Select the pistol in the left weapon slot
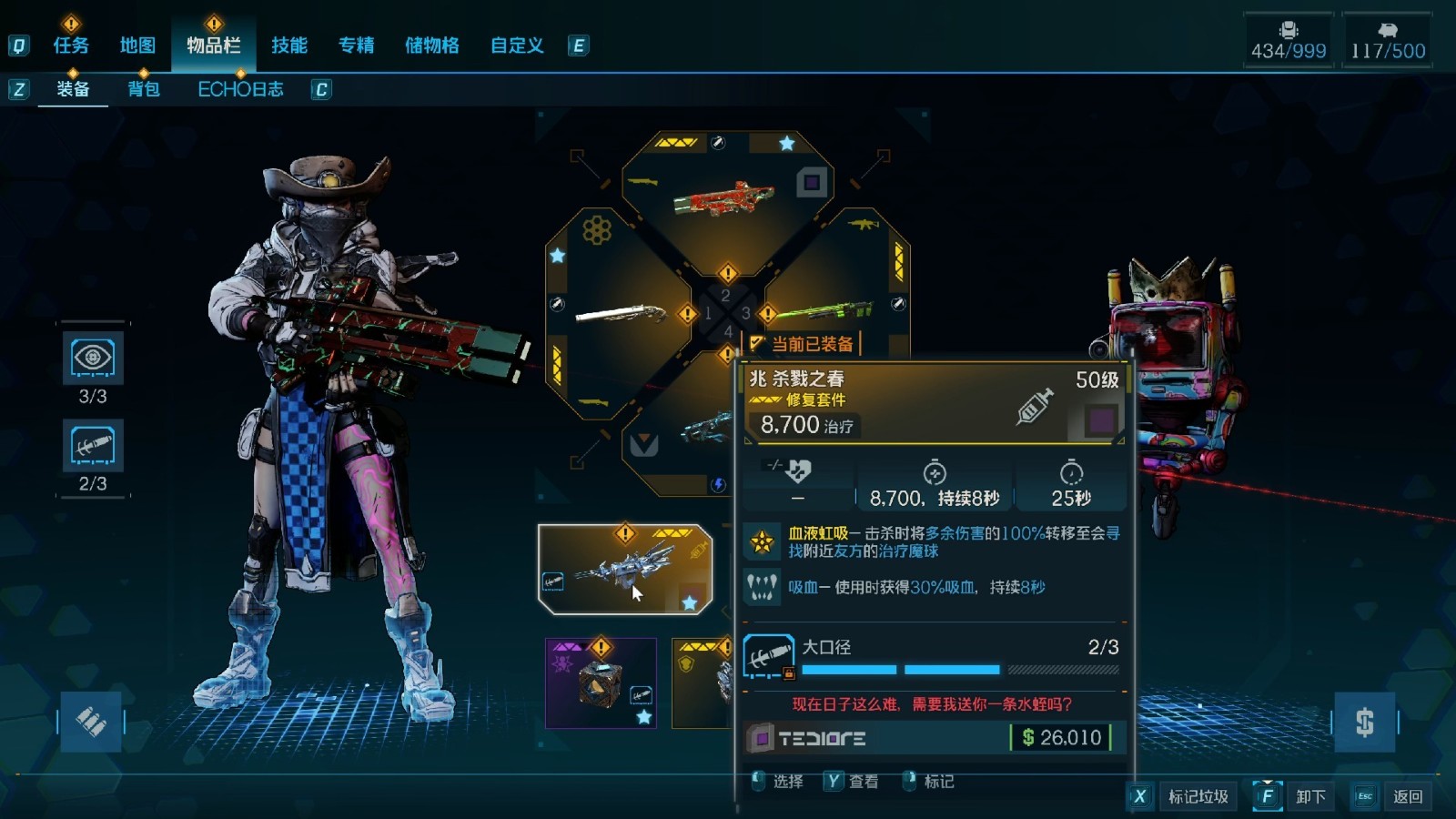The width and height of the screenshot is (1456, 819). click(x=619, y=314)
